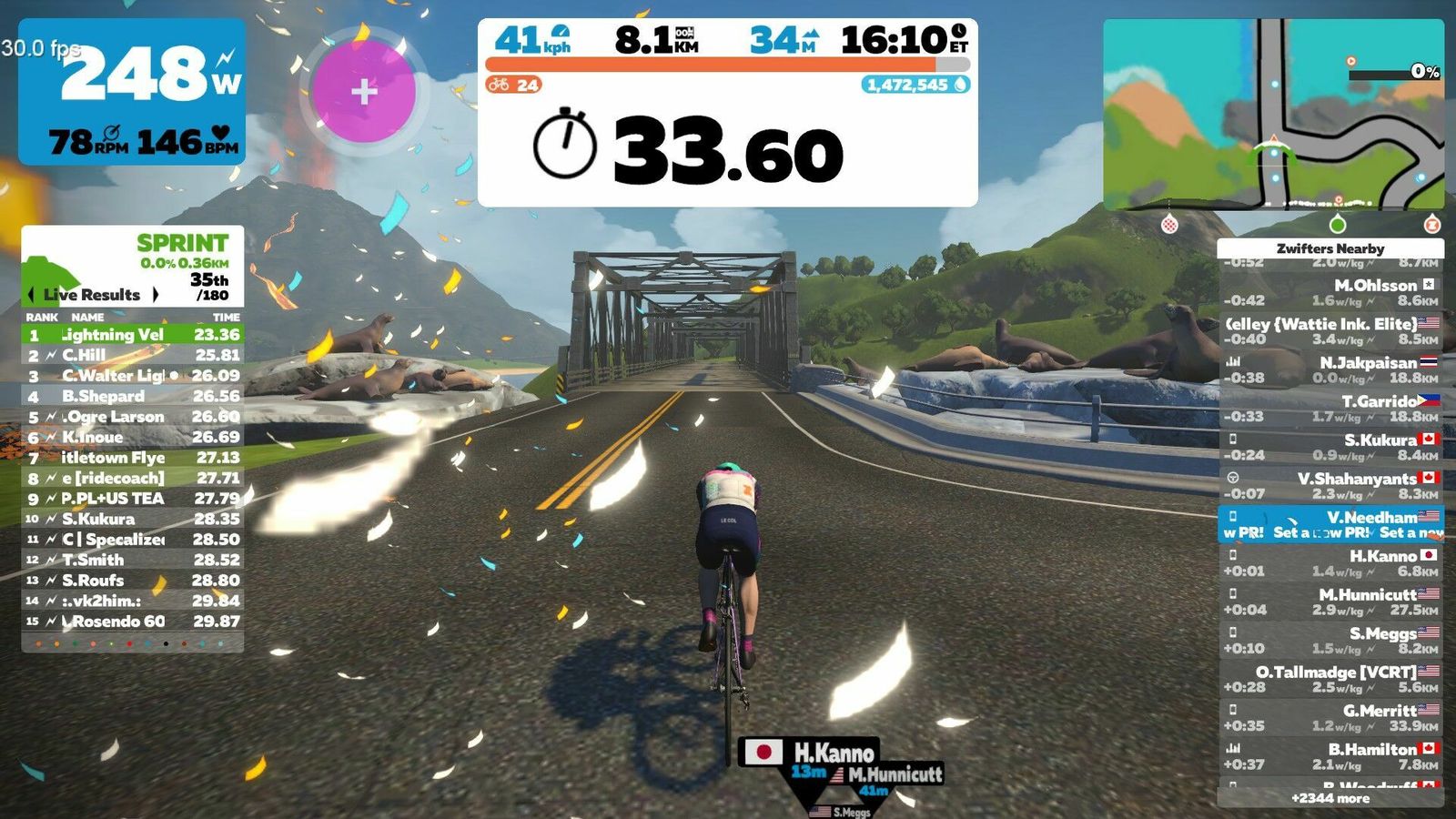View V.Shahanyants in the nearby list
The image size is (1456, 819).
pos(1330,486)
